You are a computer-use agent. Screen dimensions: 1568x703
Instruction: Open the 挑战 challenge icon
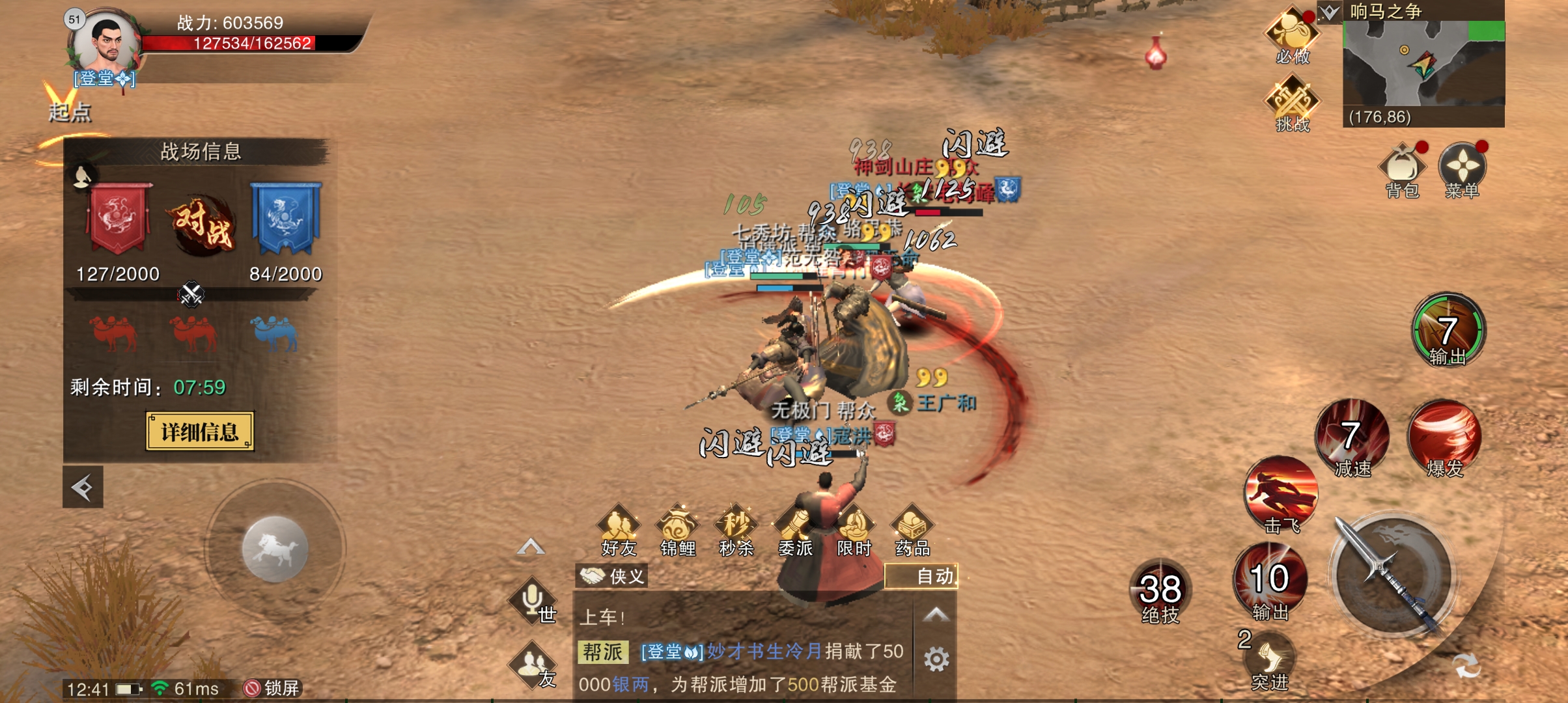(1292, 103)
